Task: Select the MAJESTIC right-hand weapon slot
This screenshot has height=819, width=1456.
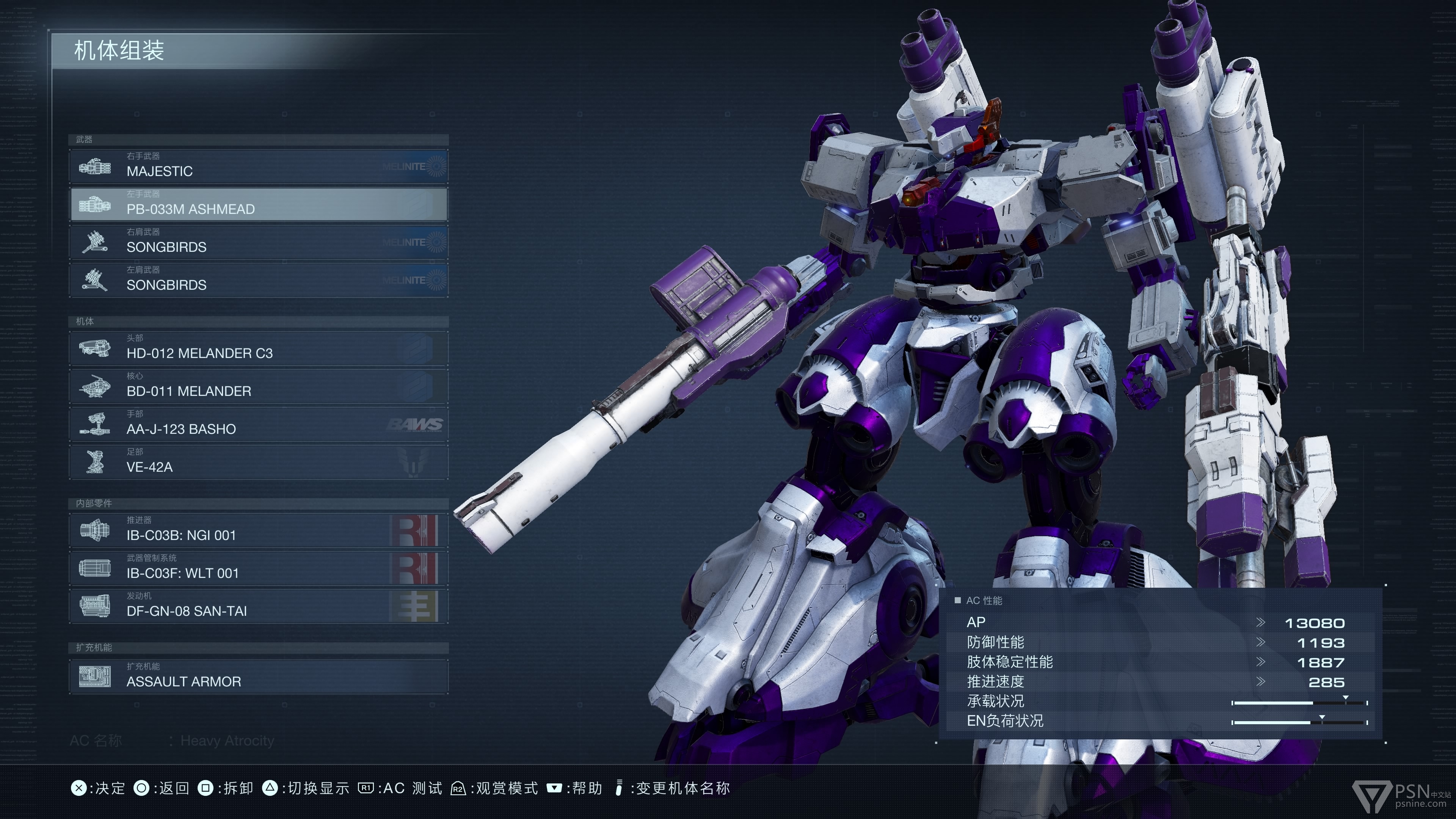Action: 258,166
